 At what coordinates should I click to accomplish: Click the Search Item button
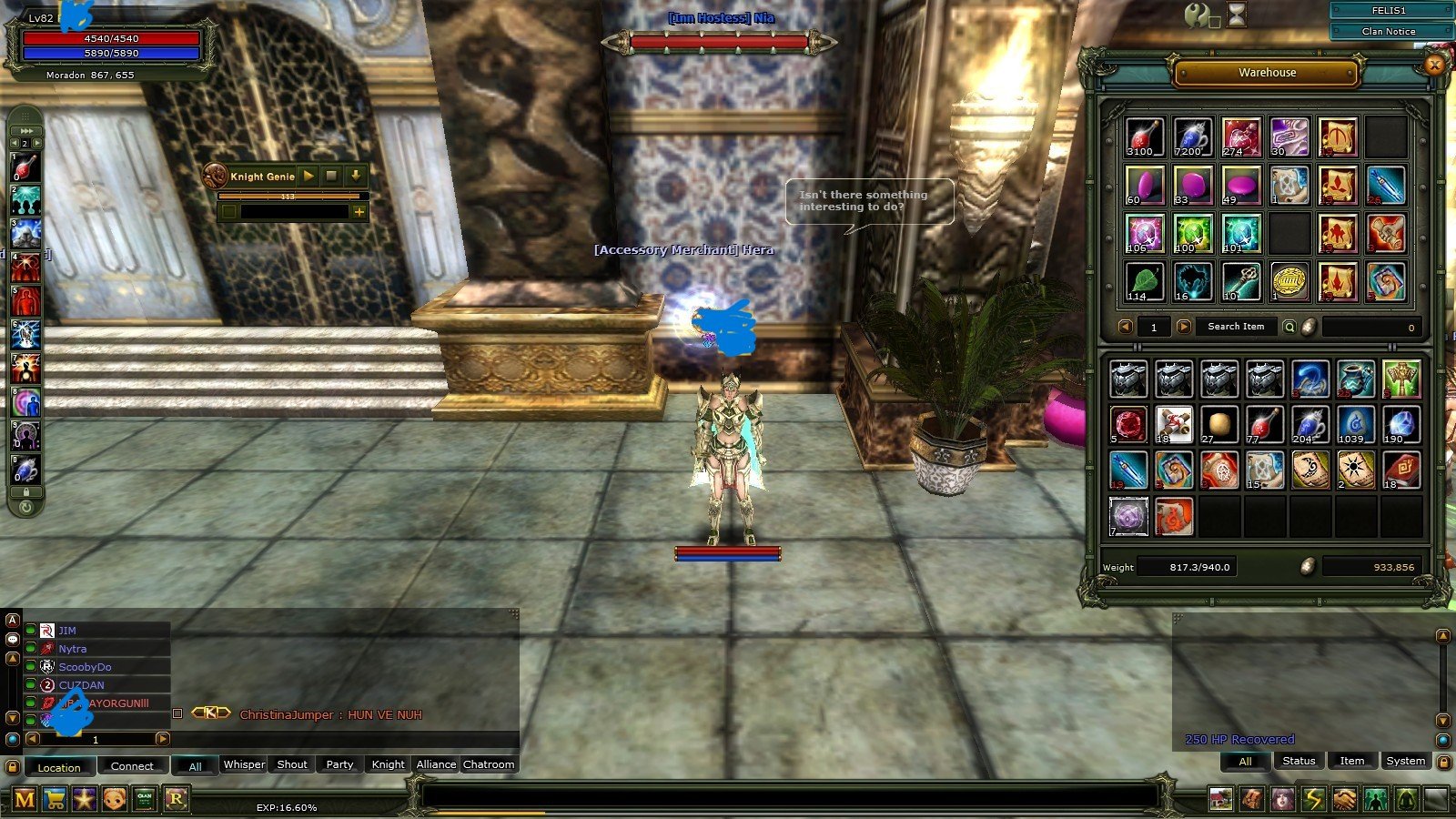1235,327
